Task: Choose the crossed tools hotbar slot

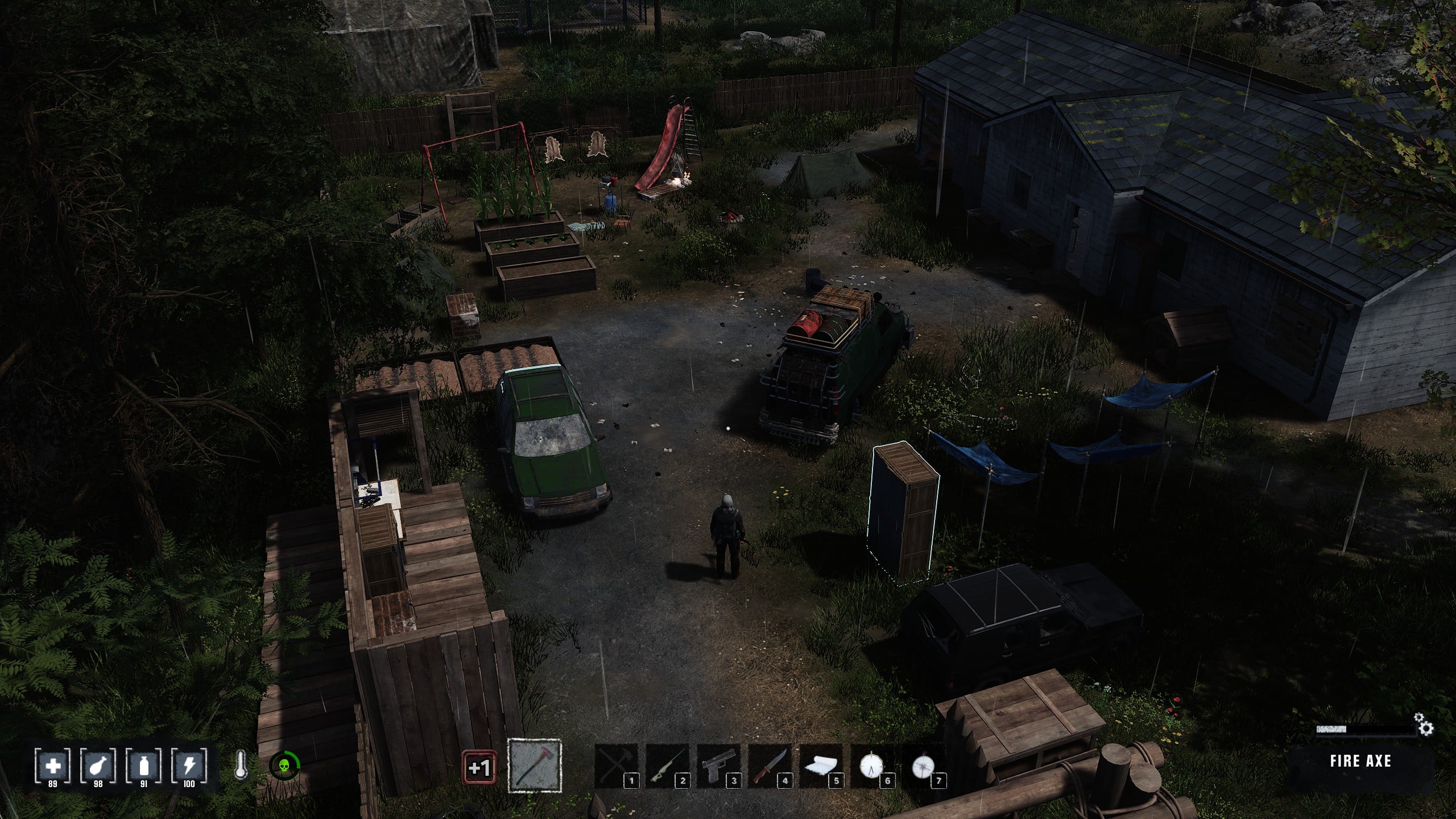Action: click(x=616, y=766)
